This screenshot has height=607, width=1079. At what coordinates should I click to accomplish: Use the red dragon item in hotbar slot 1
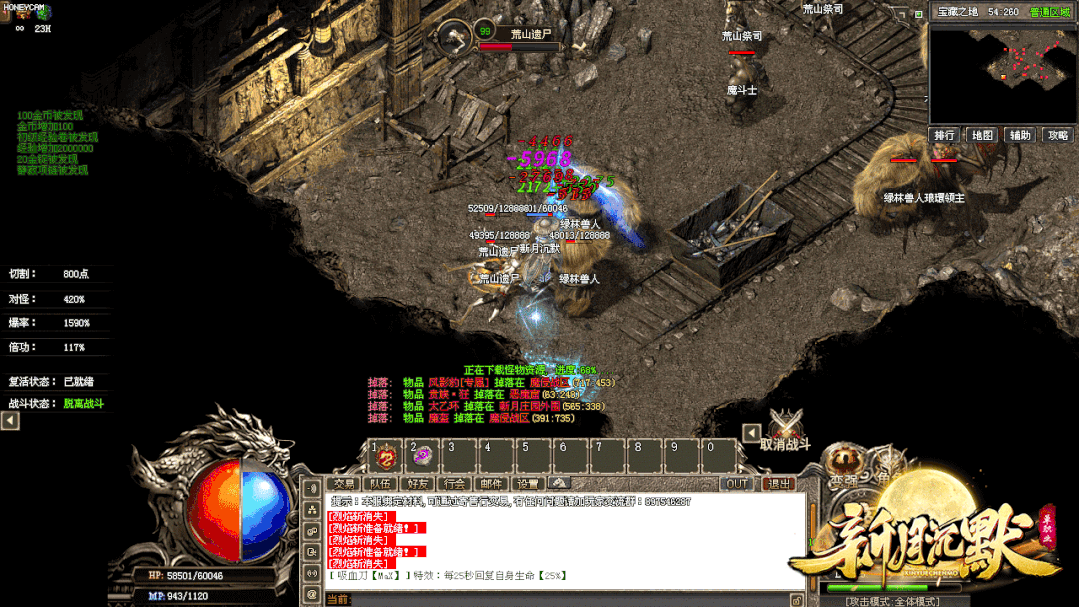coord(386,459)
